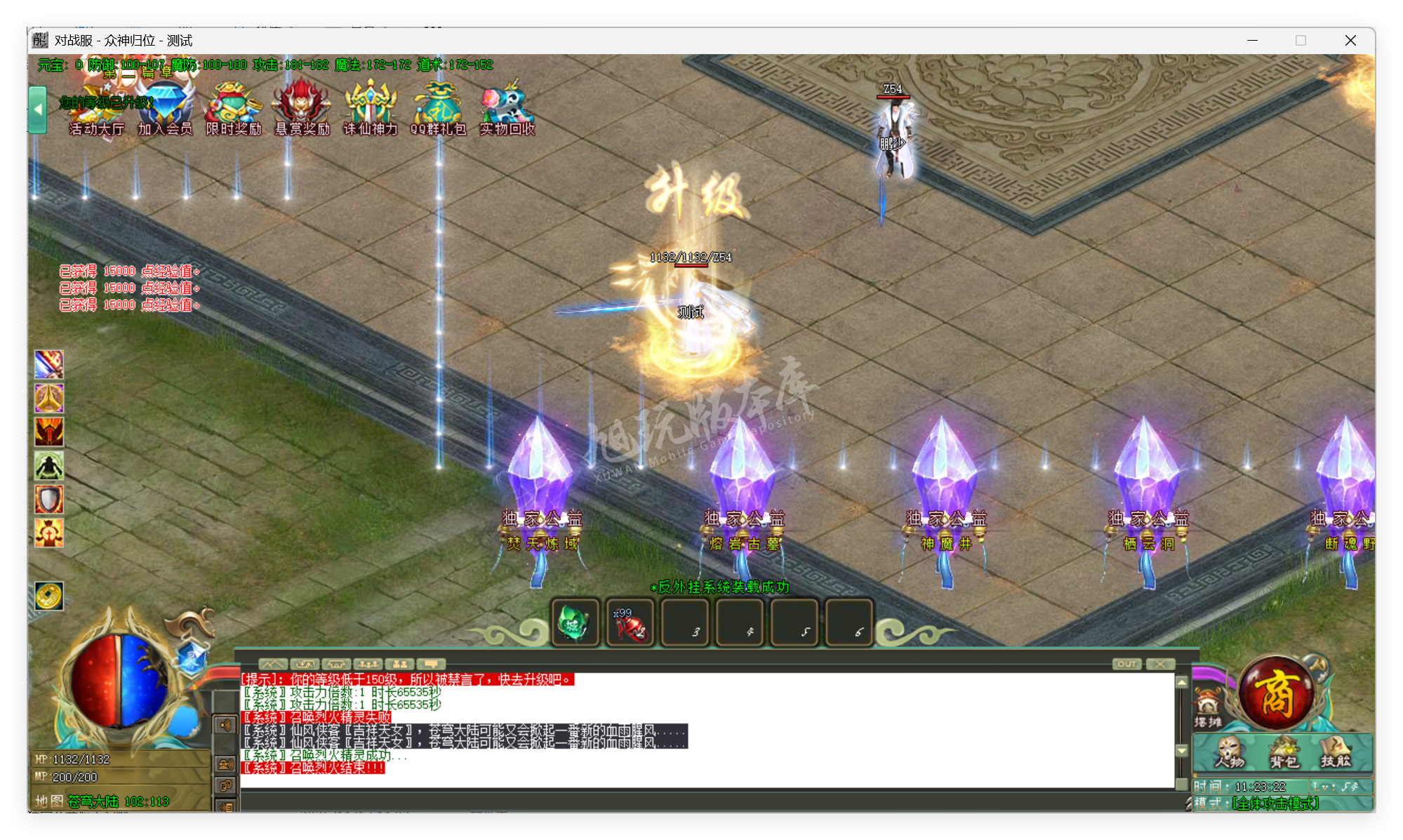The image size is (1403, 840).
Task: Select the shield skill icon on left sidebar
Action: (49, 498)
